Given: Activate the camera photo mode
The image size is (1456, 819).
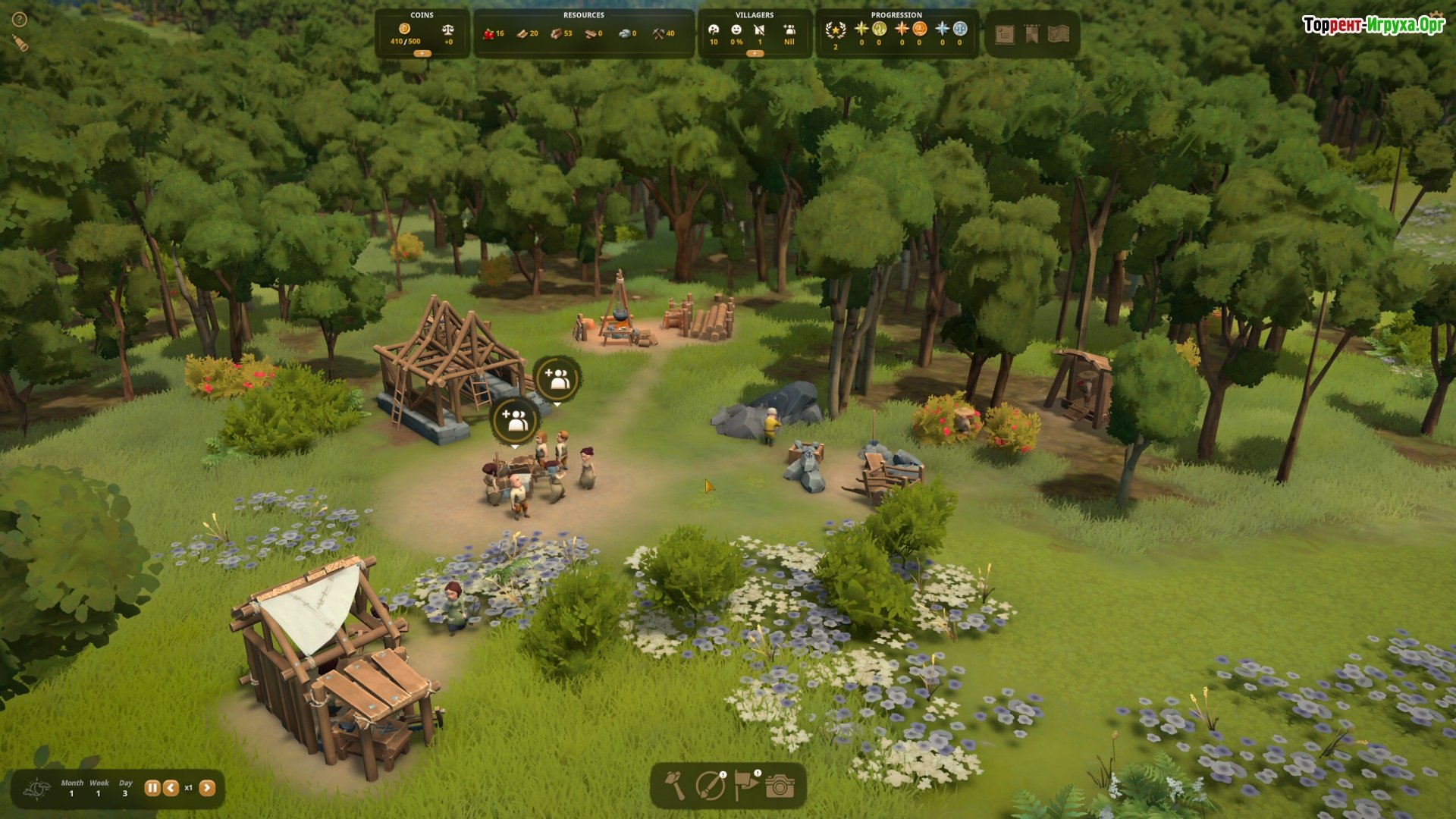Looking at the screenshot, I should 780,786.
